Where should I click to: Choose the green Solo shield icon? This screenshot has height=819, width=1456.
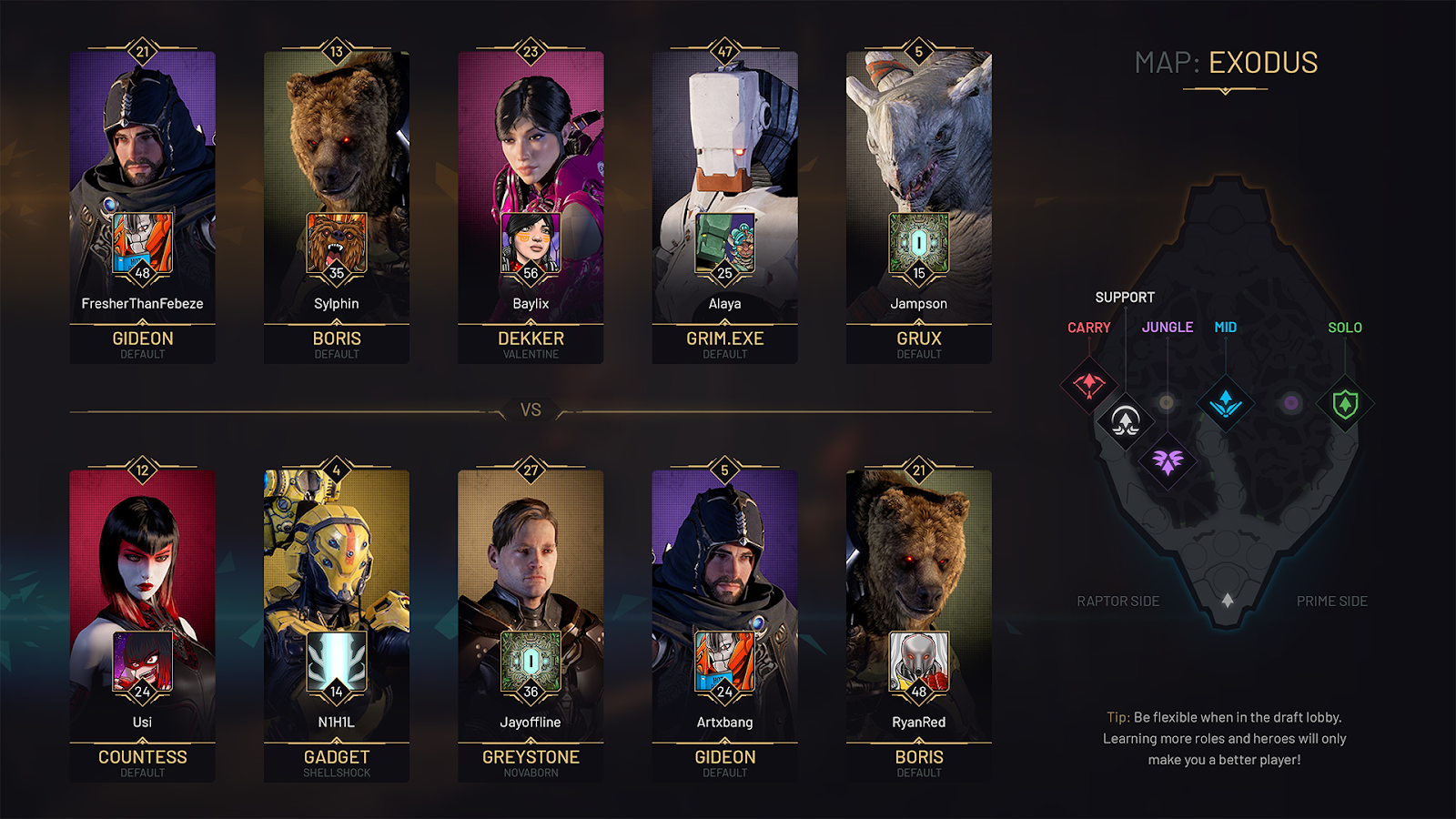coord(1345,403)
